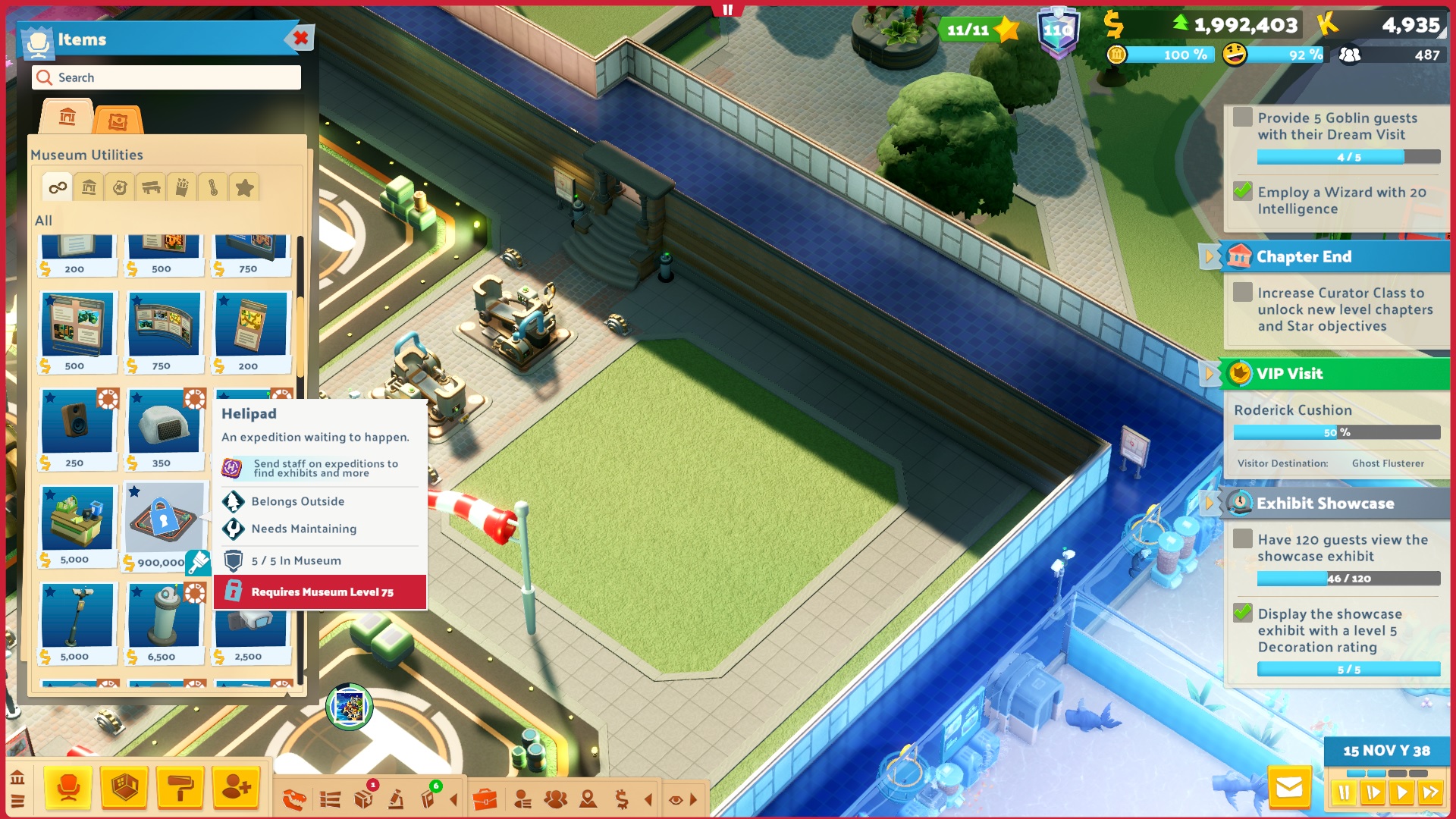Screen dimensions: 1456x819
Task: Select the star favorites category tab
Action: 244,186
